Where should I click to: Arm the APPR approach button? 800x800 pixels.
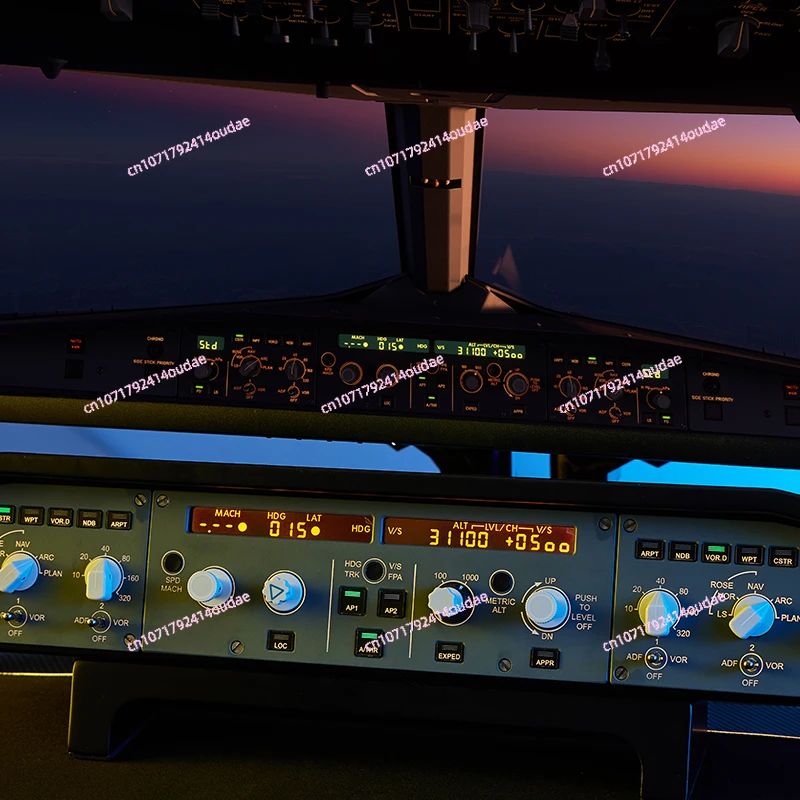(544, 658)
